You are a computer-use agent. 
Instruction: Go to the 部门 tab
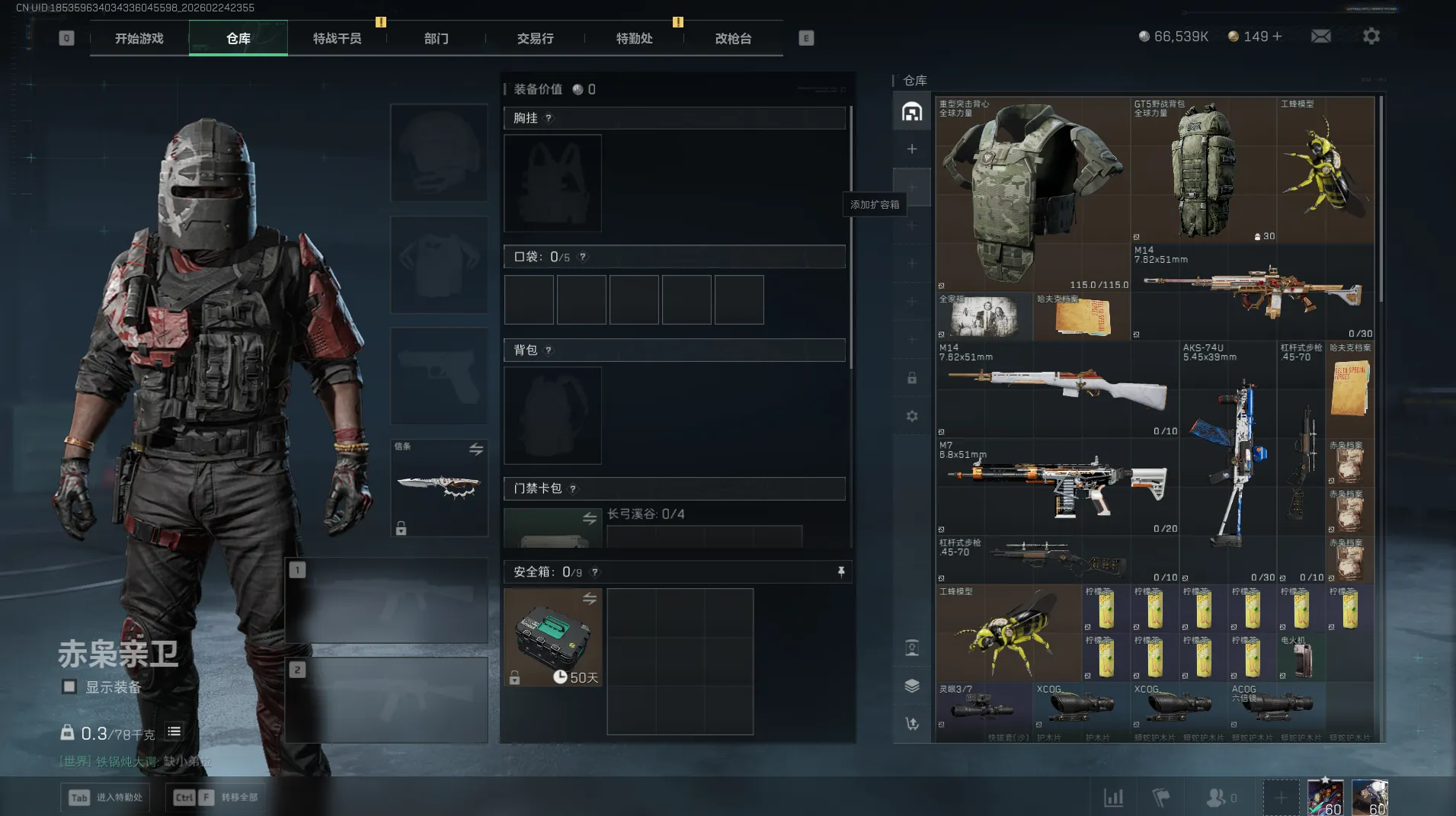pyautogui.click(x=436, y=38)
